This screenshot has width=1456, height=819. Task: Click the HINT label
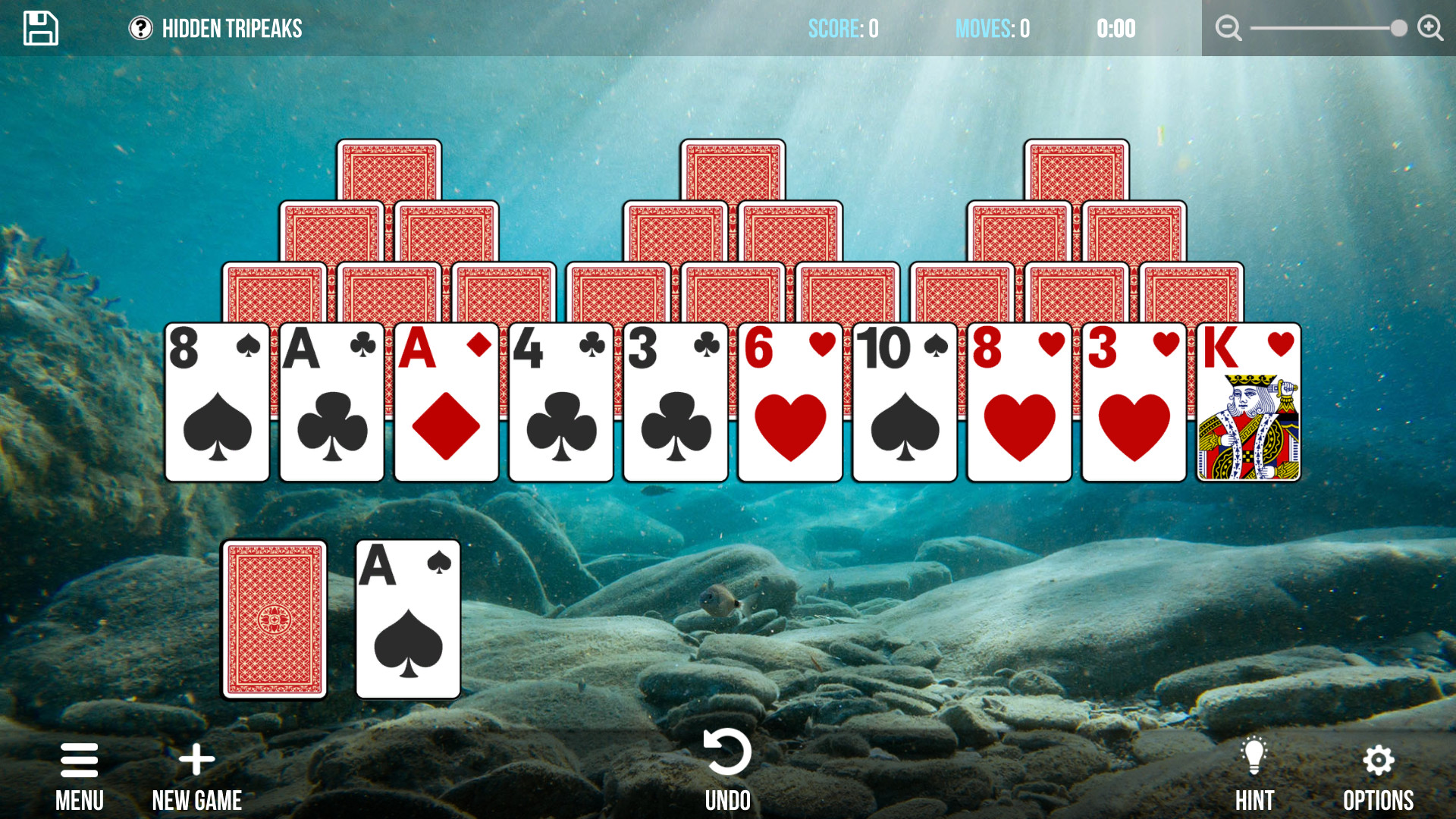coord(1255,799)
